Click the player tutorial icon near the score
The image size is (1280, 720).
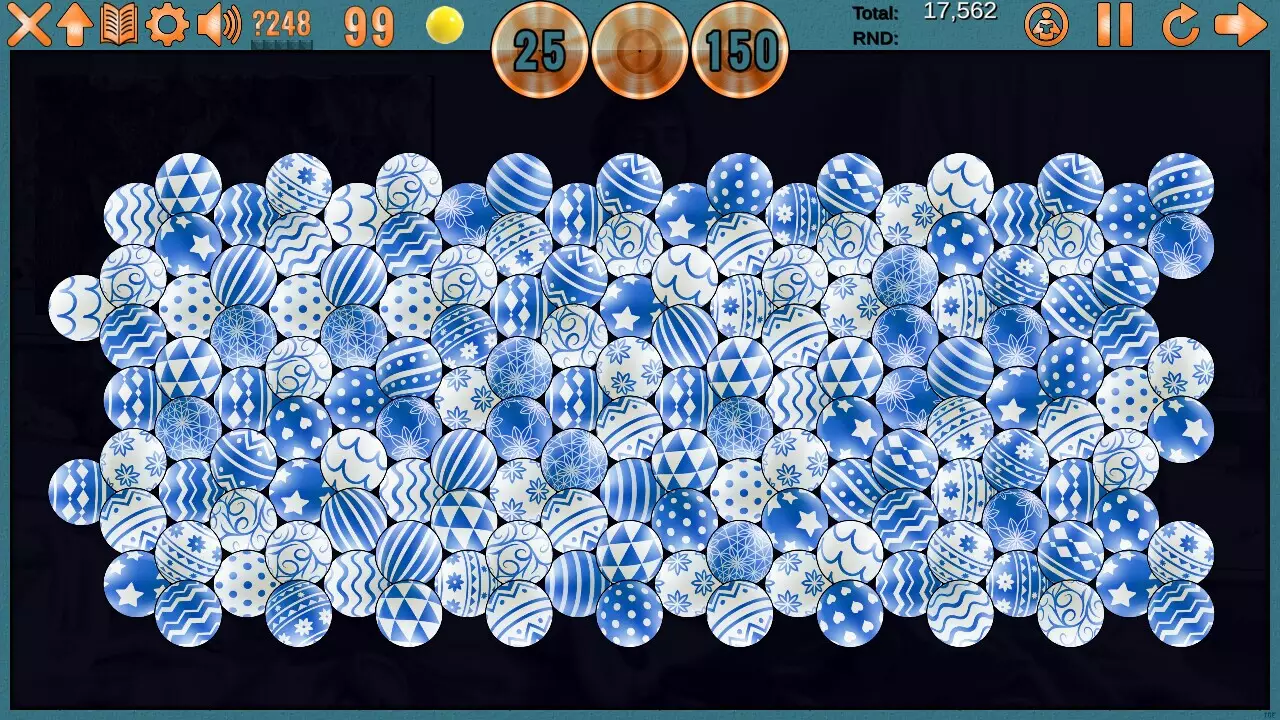[x=1046, y=27]
